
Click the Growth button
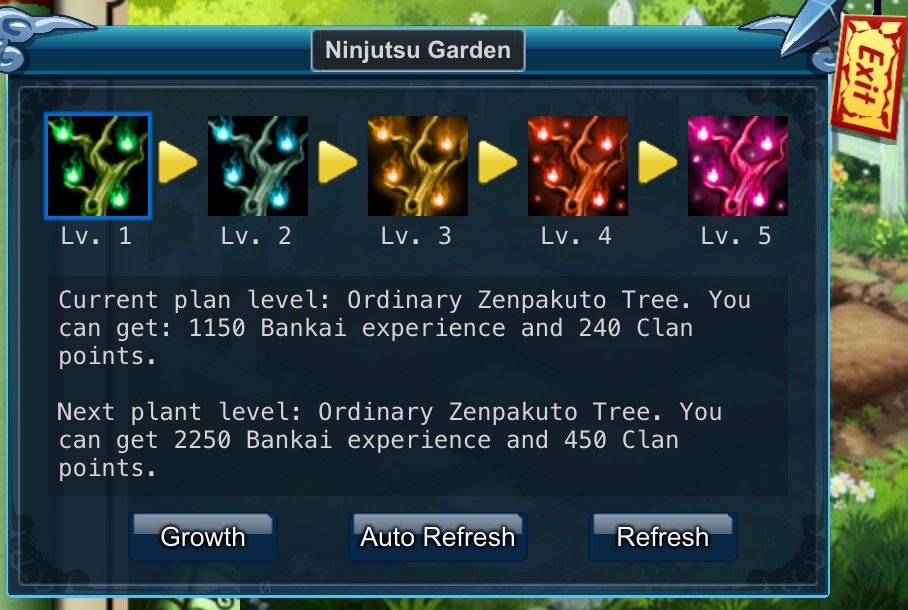click(x=203, y=537)
